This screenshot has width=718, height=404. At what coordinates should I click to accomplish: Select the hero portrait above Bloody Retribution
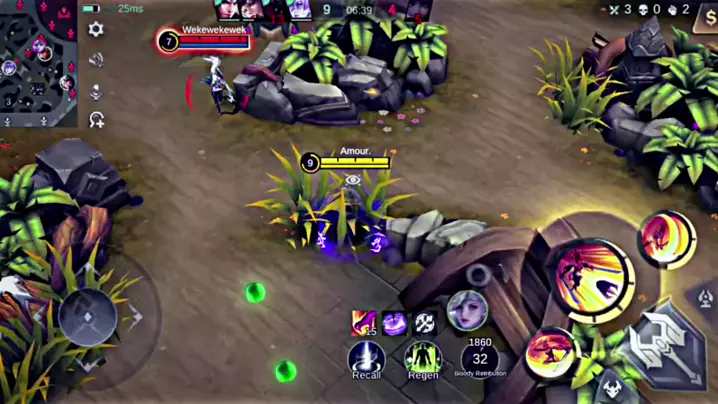point(466,311)
